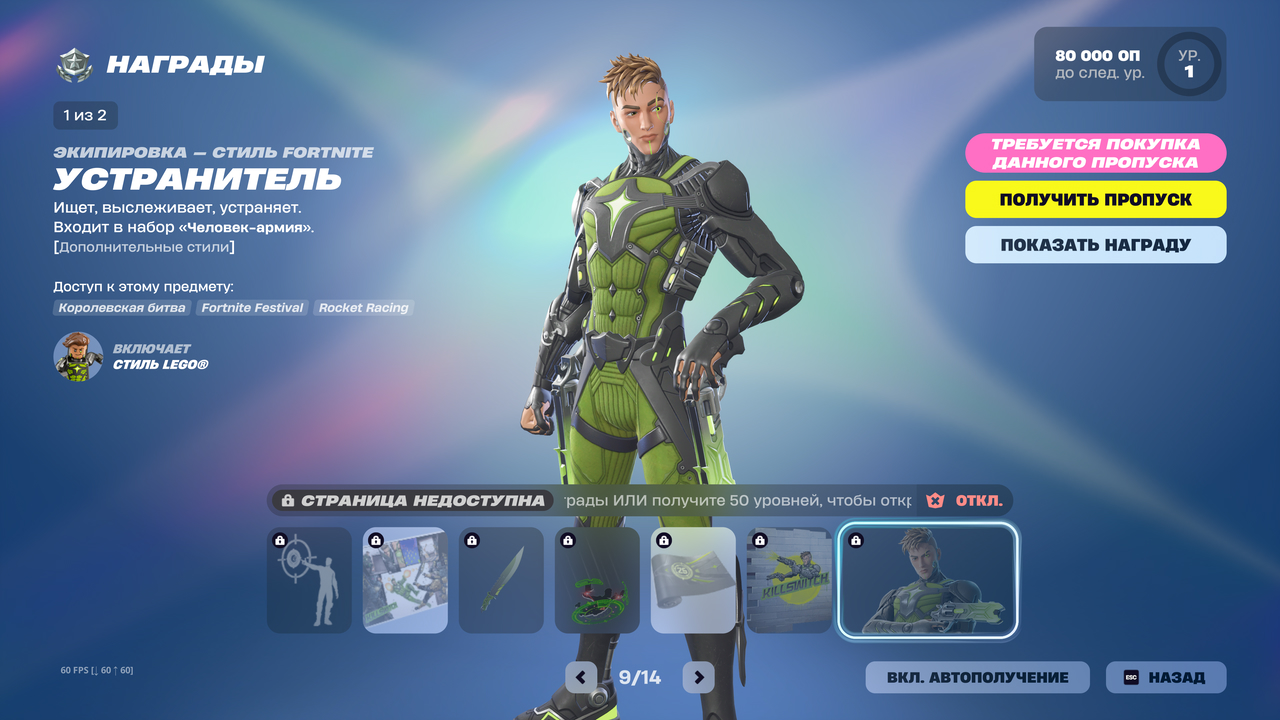Choose the Killswitch spray reward
The image size is (1280, 720).
point(789,580)
